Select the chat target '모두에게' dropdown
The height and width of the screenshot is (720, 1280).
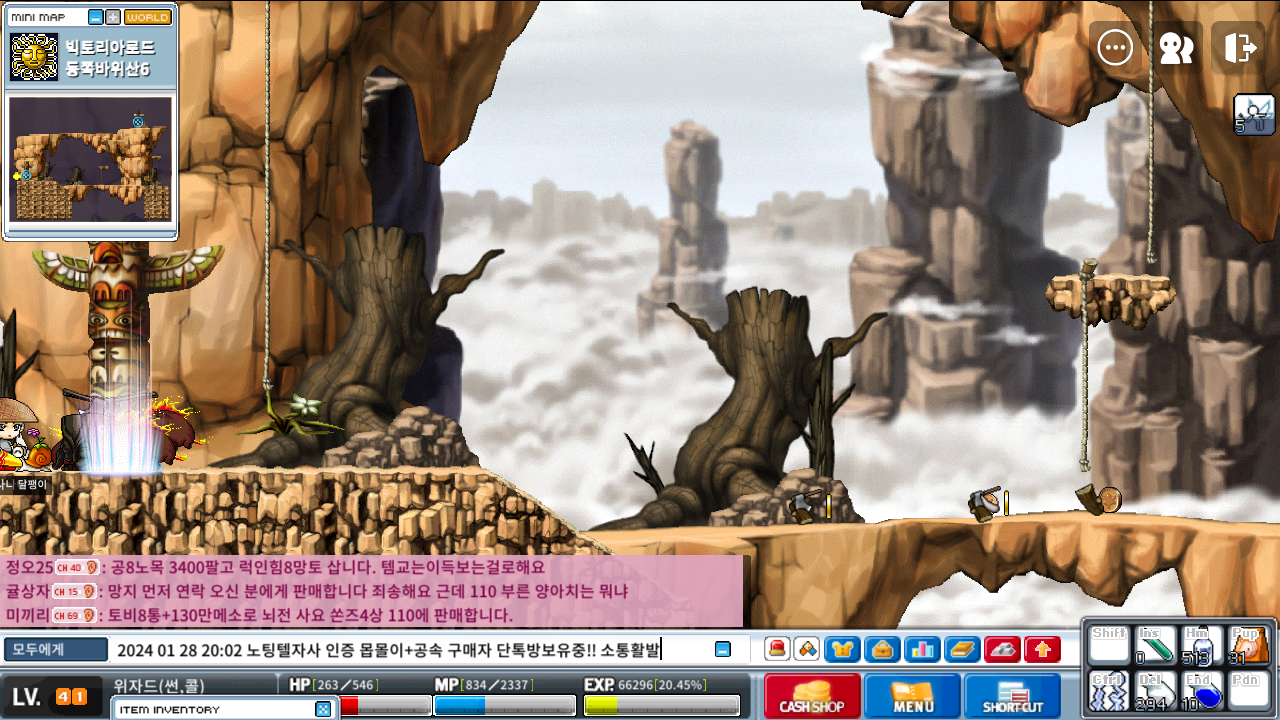coord(55,650)
